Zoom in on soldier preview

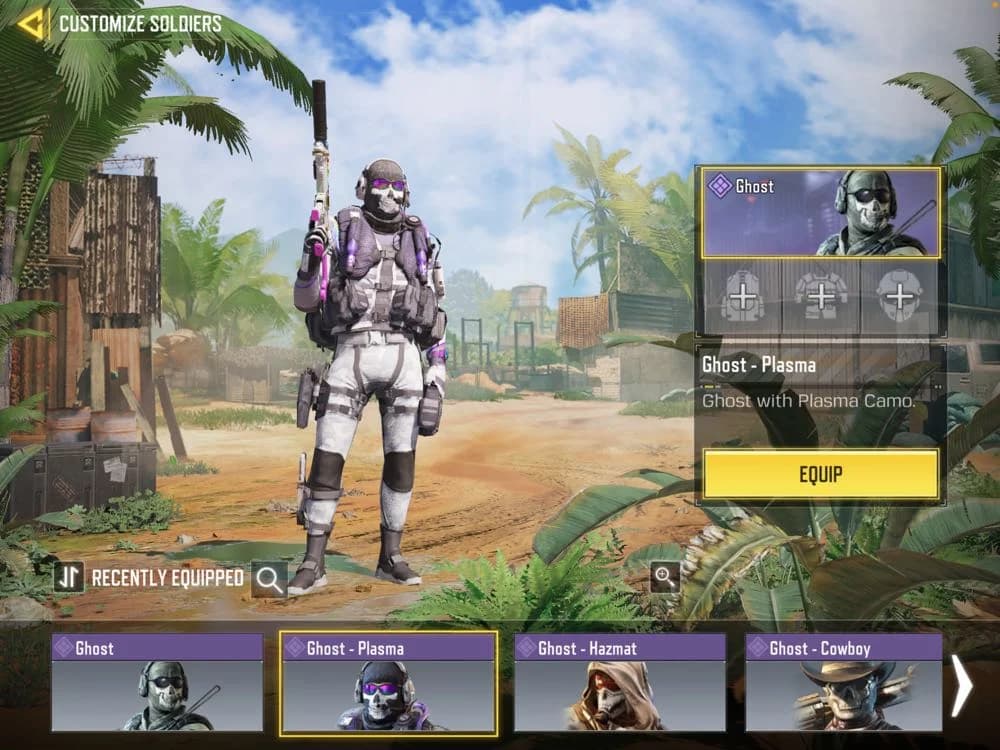(665, 575)
